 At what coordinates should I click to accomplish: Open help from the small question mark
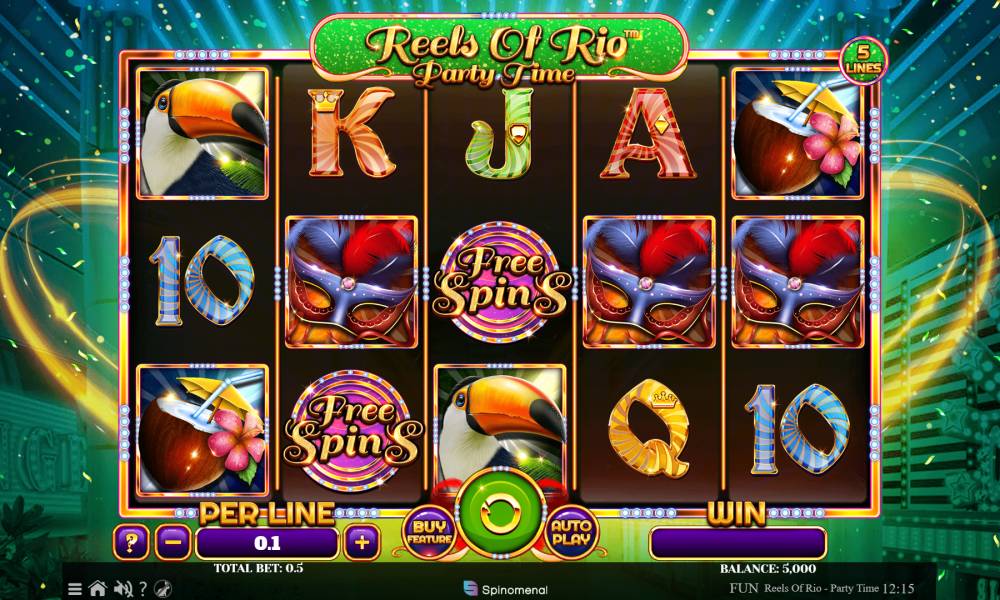pos(143,589)
